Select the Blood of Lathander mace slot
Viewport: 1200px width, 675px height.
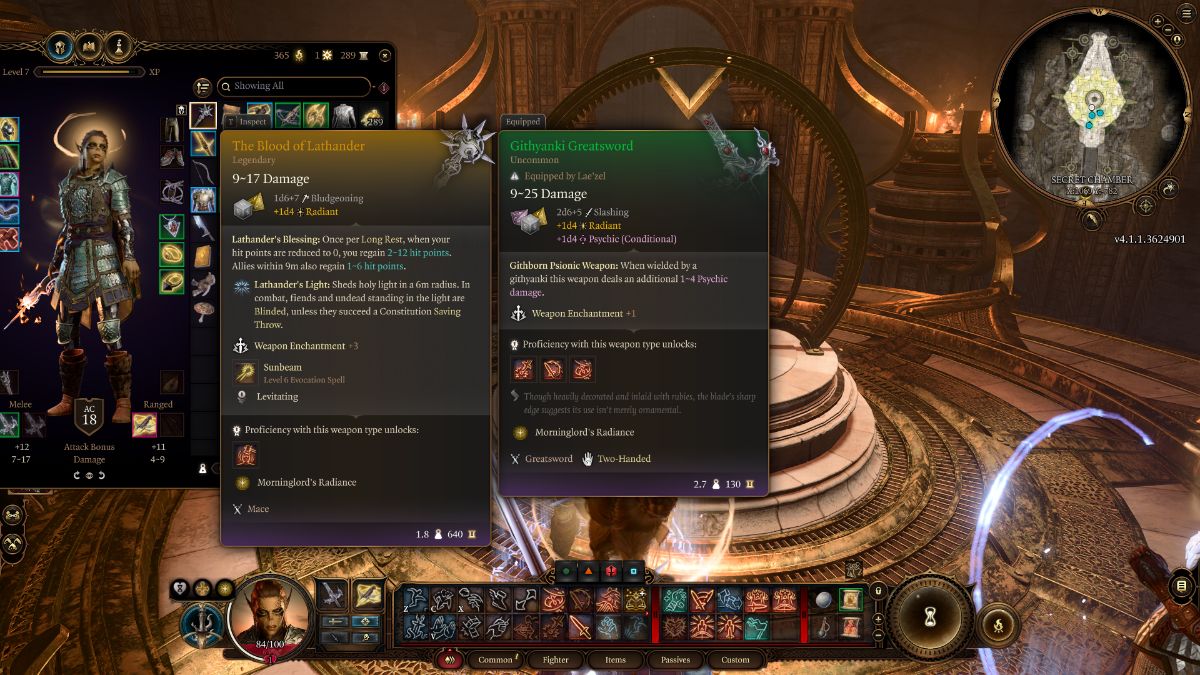tap(203, 116)
